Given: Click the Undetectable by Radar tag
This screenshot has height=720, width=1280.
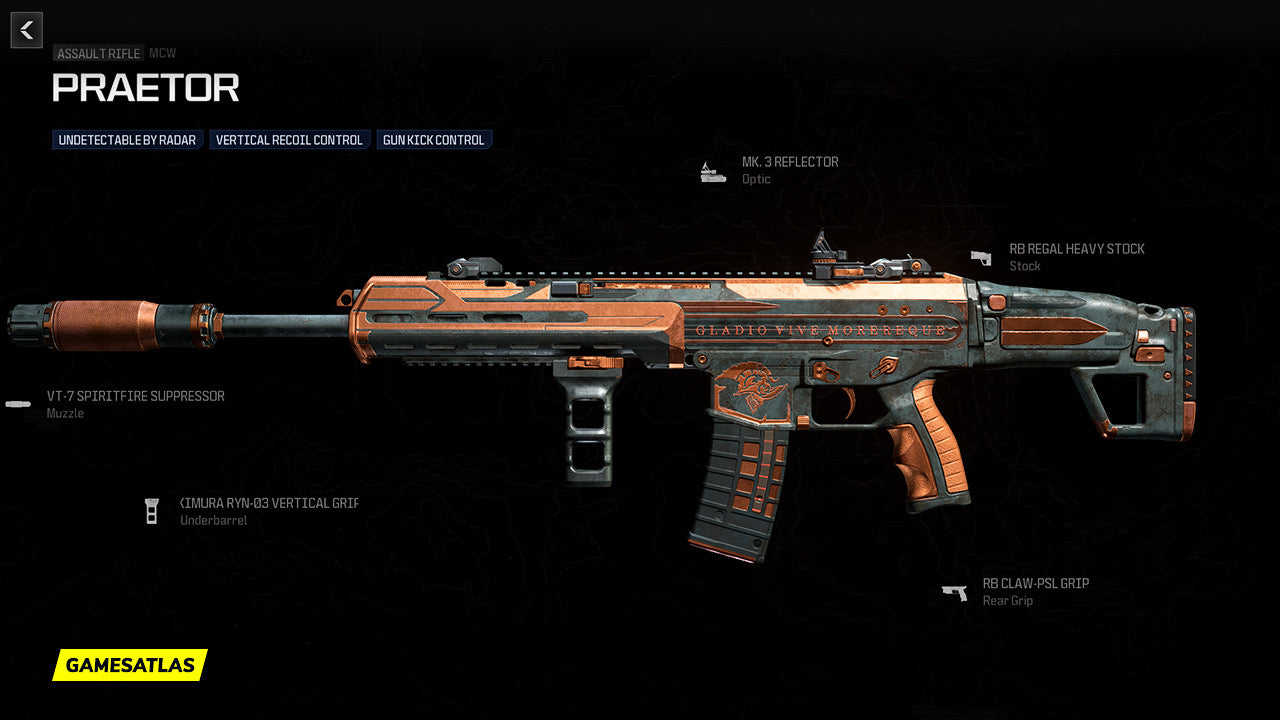Looking at the screenshot, I should point(127,140).
